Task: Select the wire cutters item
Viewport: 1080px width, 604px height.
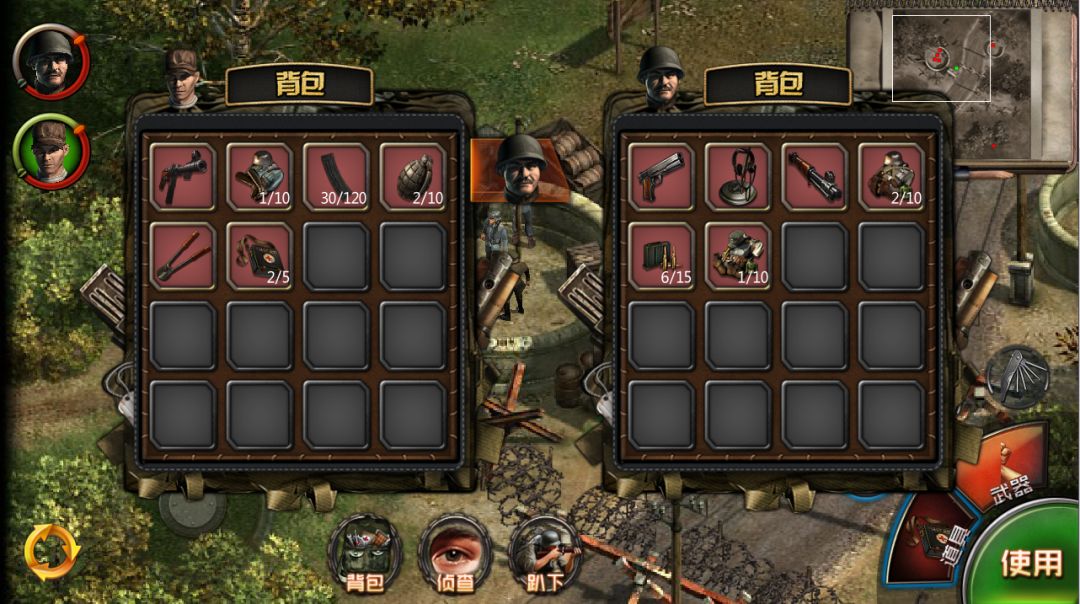Action: coord(183,255)
